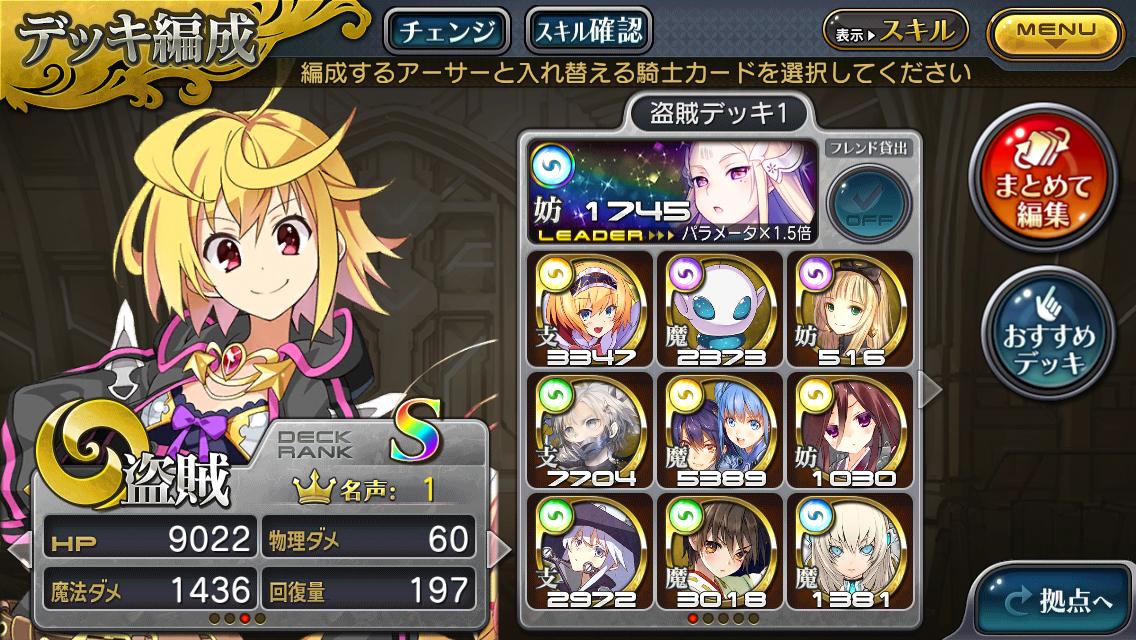The width and height of the screenshot is (1136, 640).
Task: Select the blonde knight card 516
Action: coord(848,309)
